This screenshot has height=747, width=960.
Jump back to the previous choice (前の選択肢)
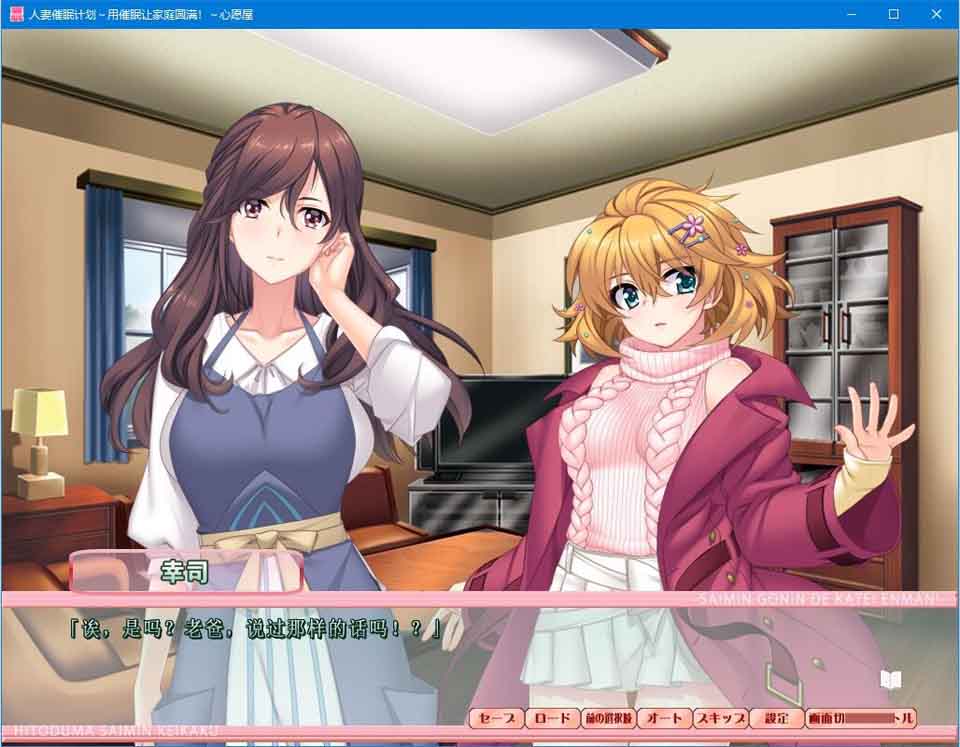pos(609,718)
